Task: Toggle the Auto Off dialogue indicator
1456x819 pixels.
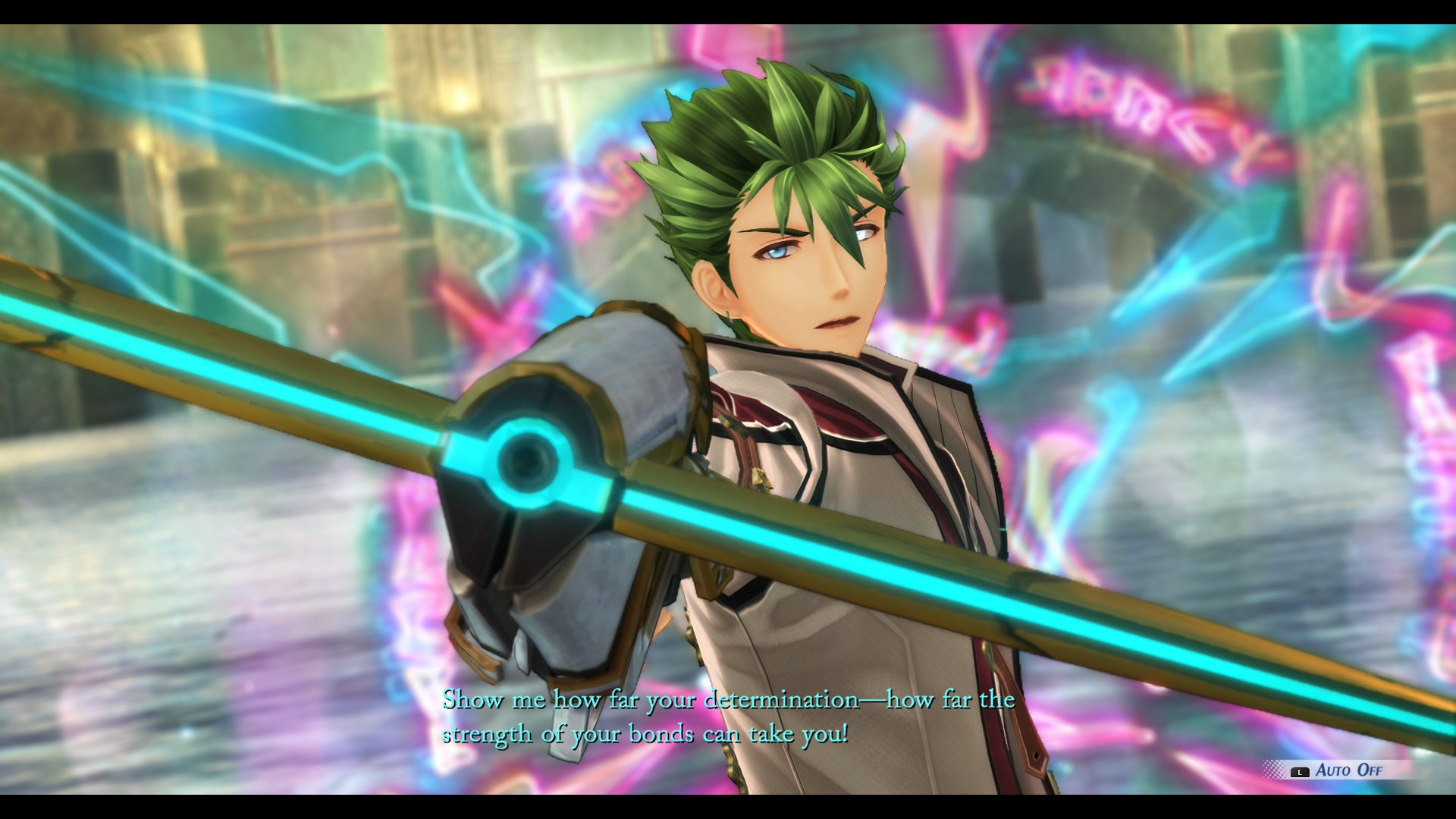Action: pos(1338,770)
